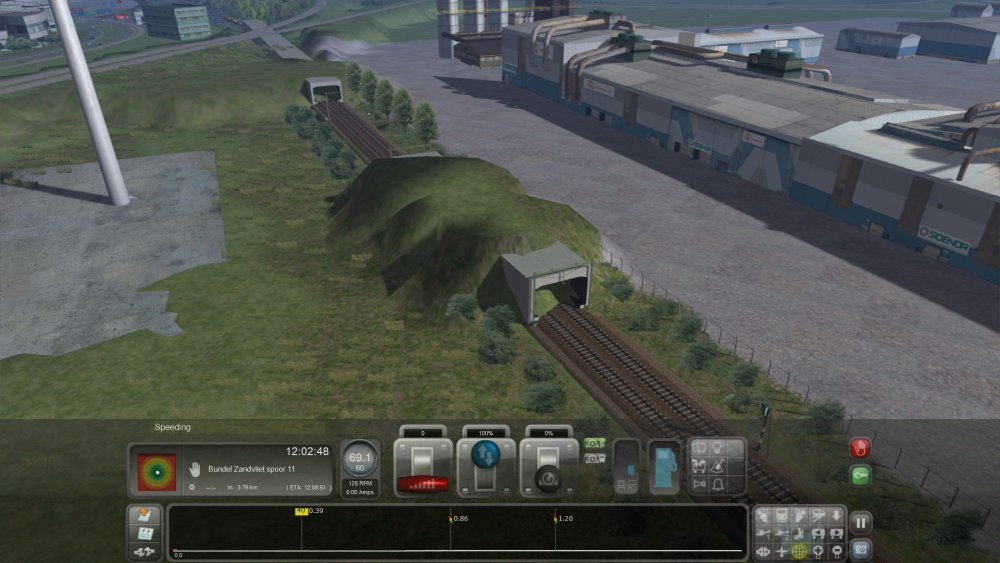Sound the horn icon
This screenshot has height=563, width=1000.
700,485
